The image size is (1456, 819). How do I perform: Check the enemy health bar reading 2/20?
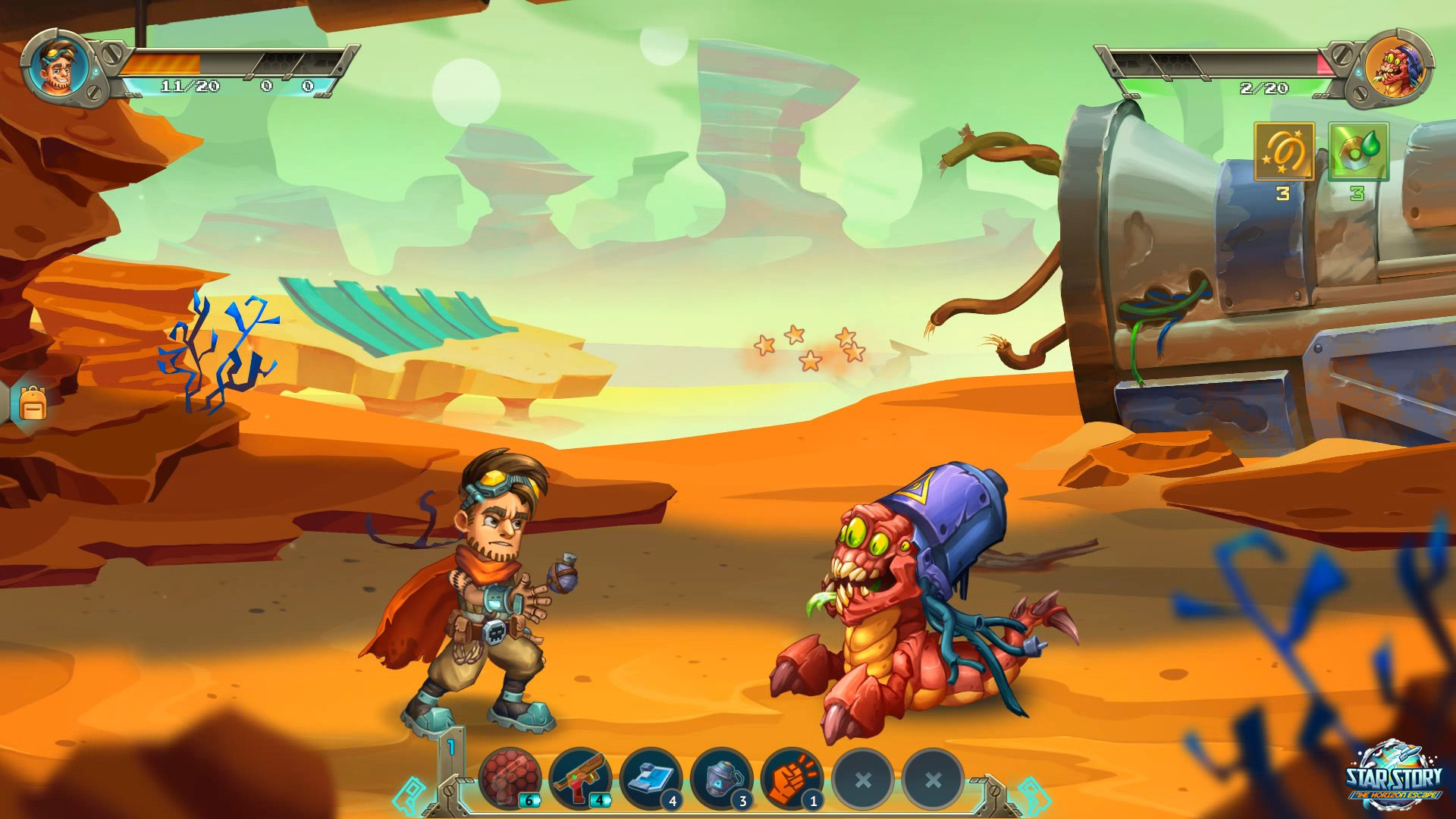coord(1266,86)
